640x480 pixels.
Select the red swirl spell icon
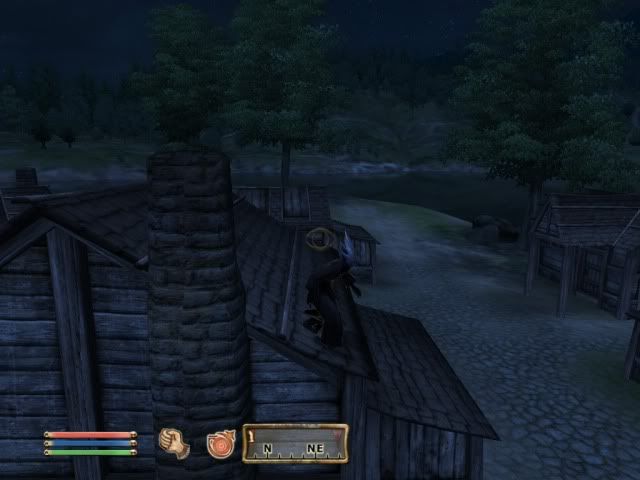(220, 443)
